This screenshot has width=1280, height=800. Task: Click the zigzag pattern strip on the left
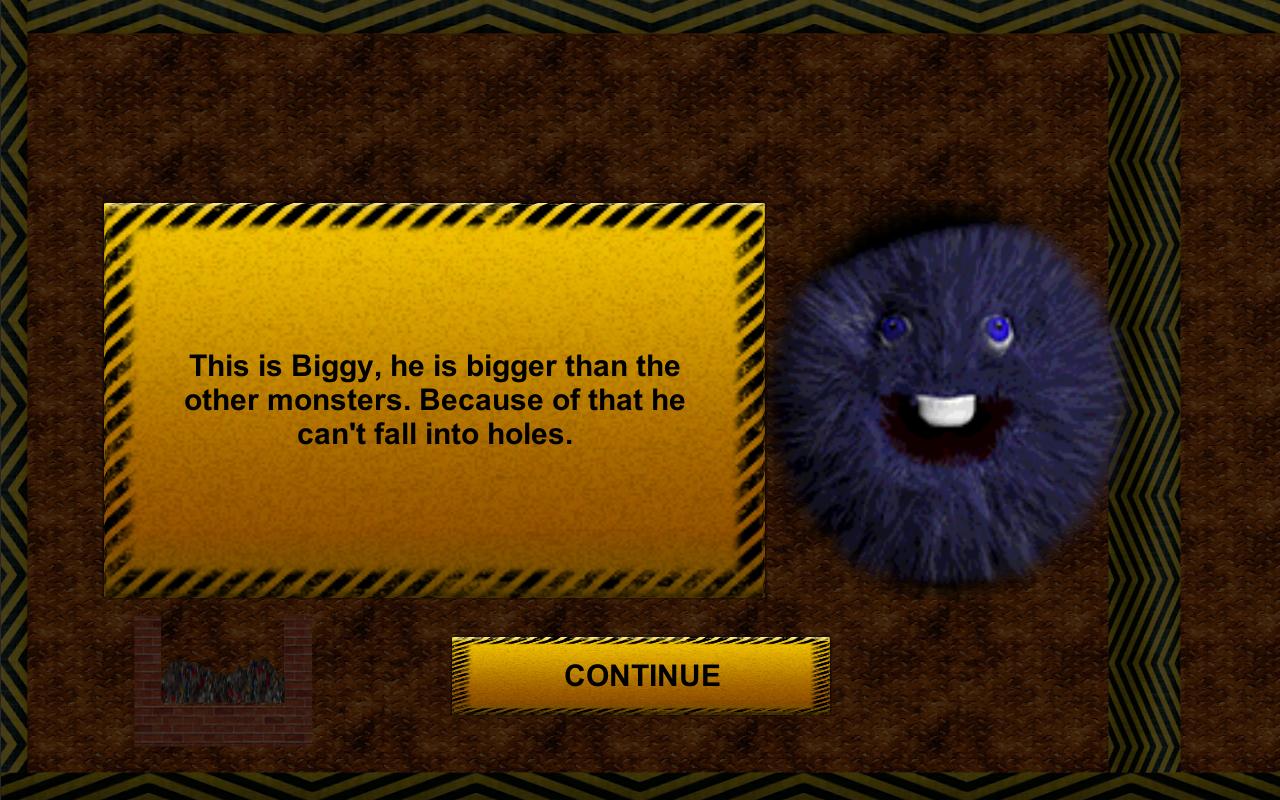pyautogui.click(x=12, y=400)
